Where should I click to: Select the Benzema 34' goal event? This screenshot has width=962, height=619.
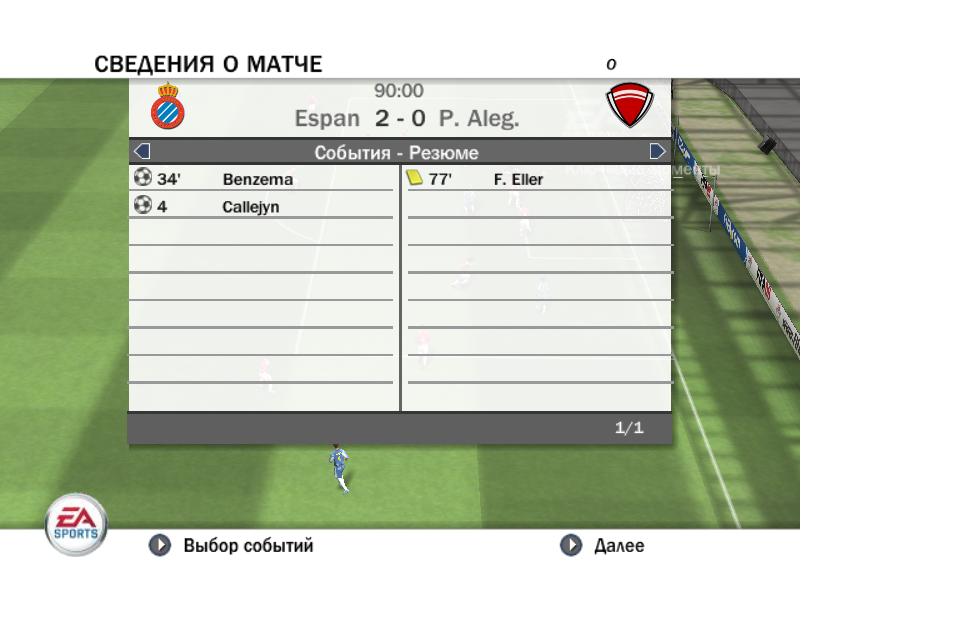pos(258,180)
